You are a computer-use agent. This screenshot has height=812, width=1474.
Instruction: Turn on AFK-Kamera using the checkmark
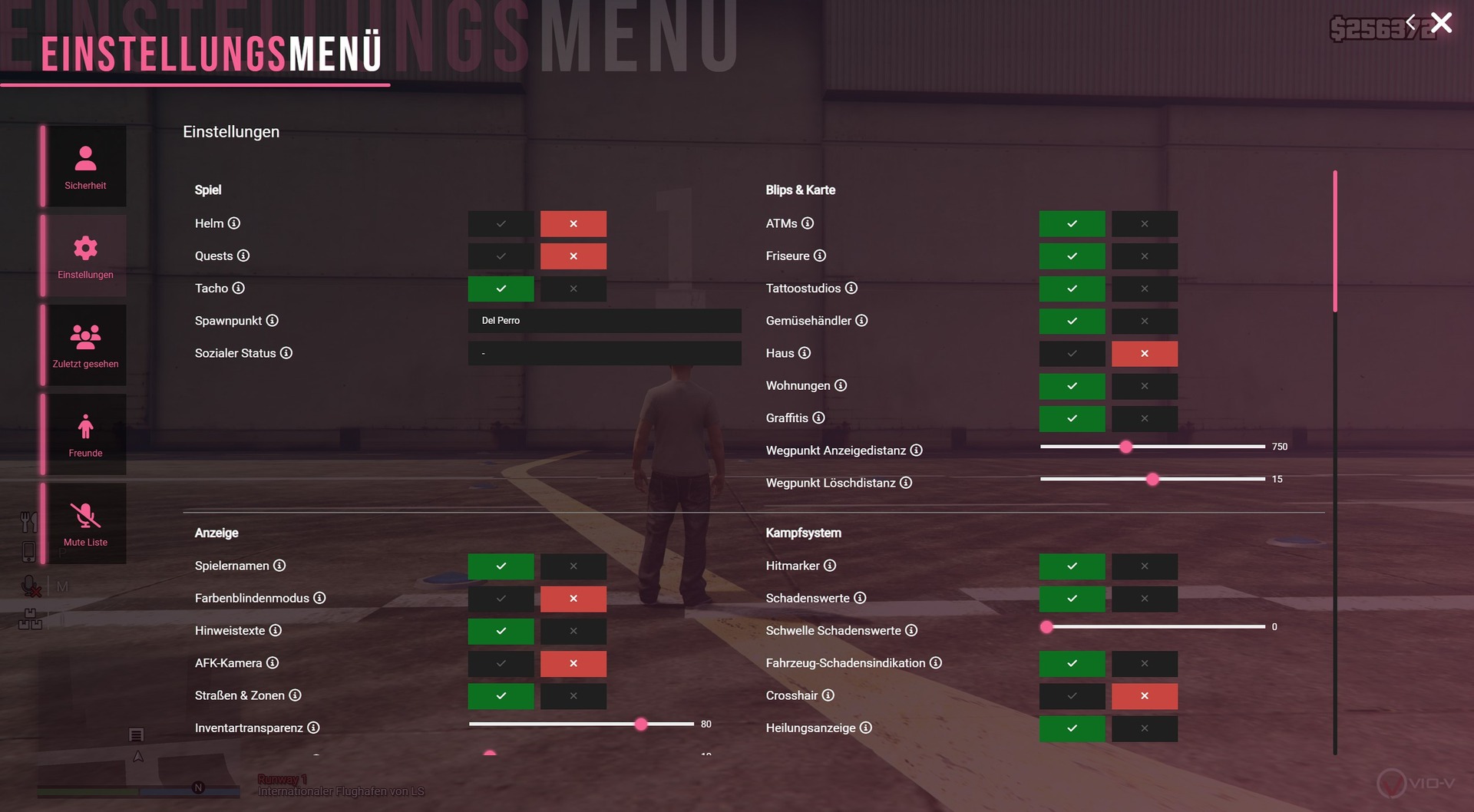501,663
